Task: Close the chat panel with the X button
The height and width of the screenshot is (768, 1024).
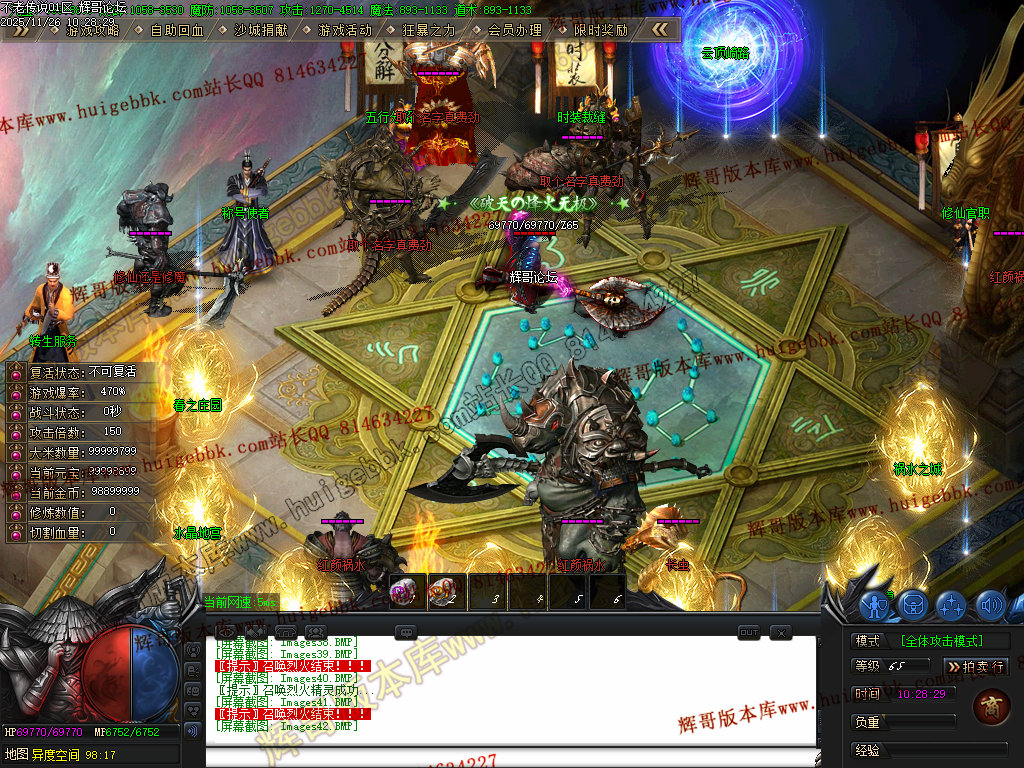Action: point(780,632)
